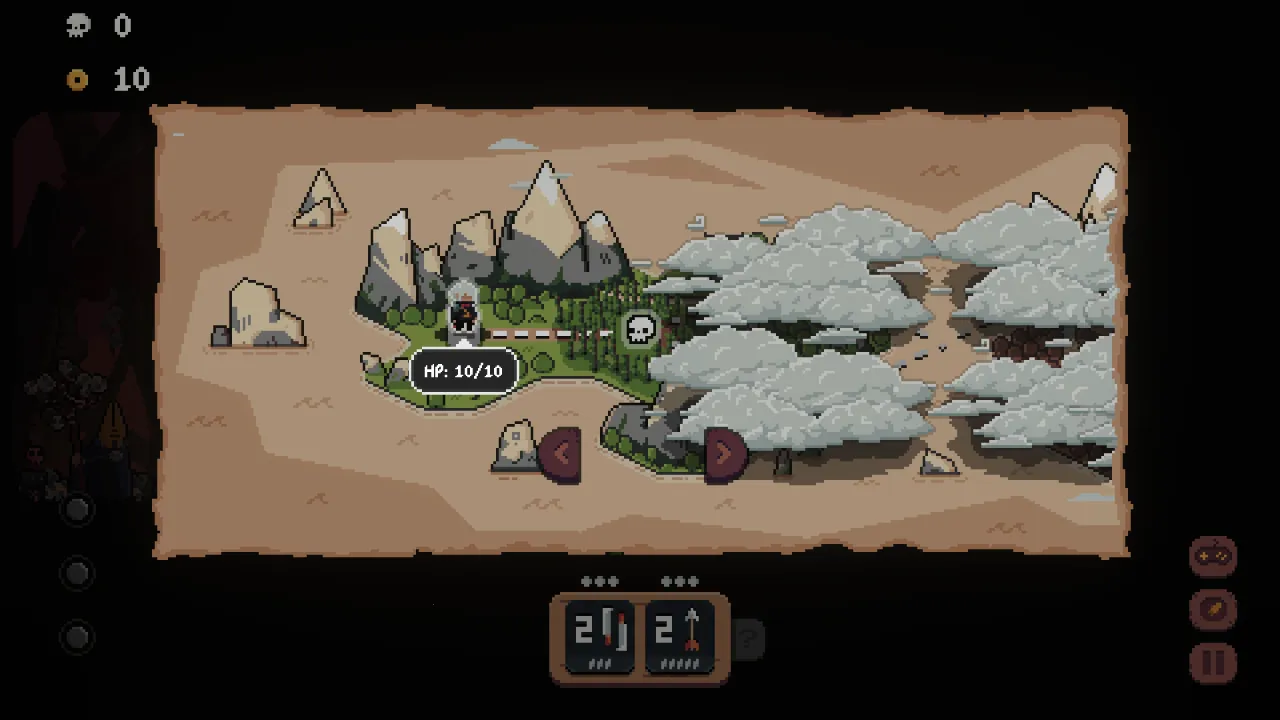Viewport: 1280px width, 720px height.
Task: Click the gold coin currency icon
Action: (78, 80)
